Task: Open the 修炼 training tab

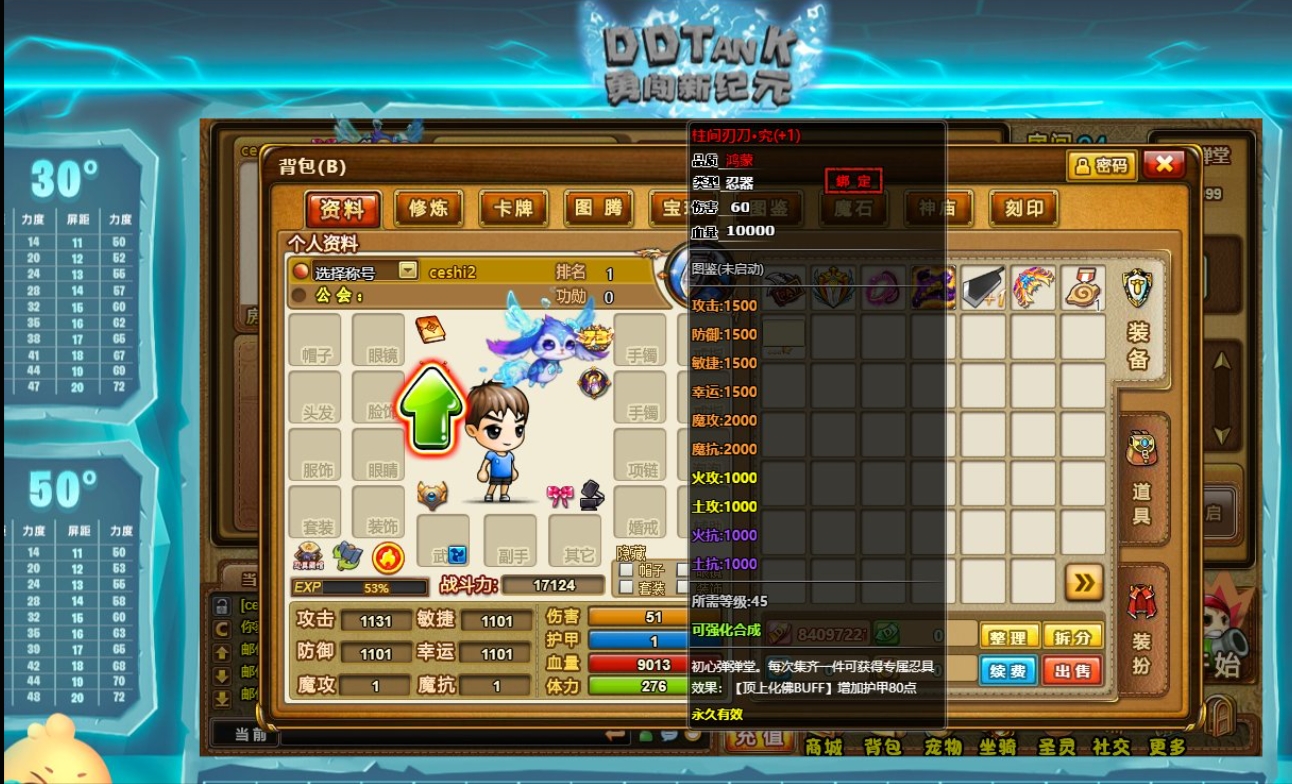Action: click(x=428, y=209)
